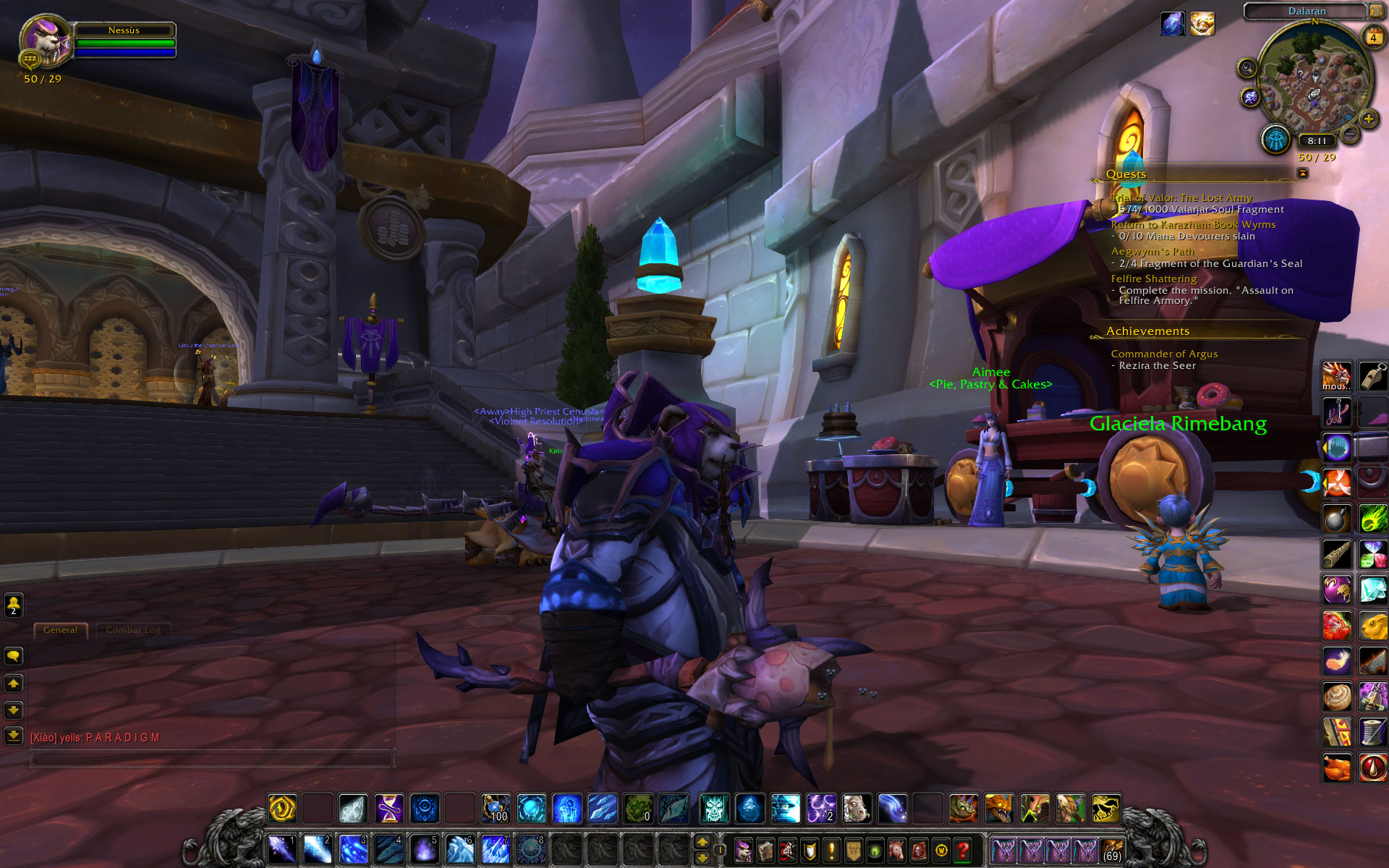This screenshot has height=868, width=1389.
Task: Switch to the Combat Log tab
Action: [x=133, y=630]
